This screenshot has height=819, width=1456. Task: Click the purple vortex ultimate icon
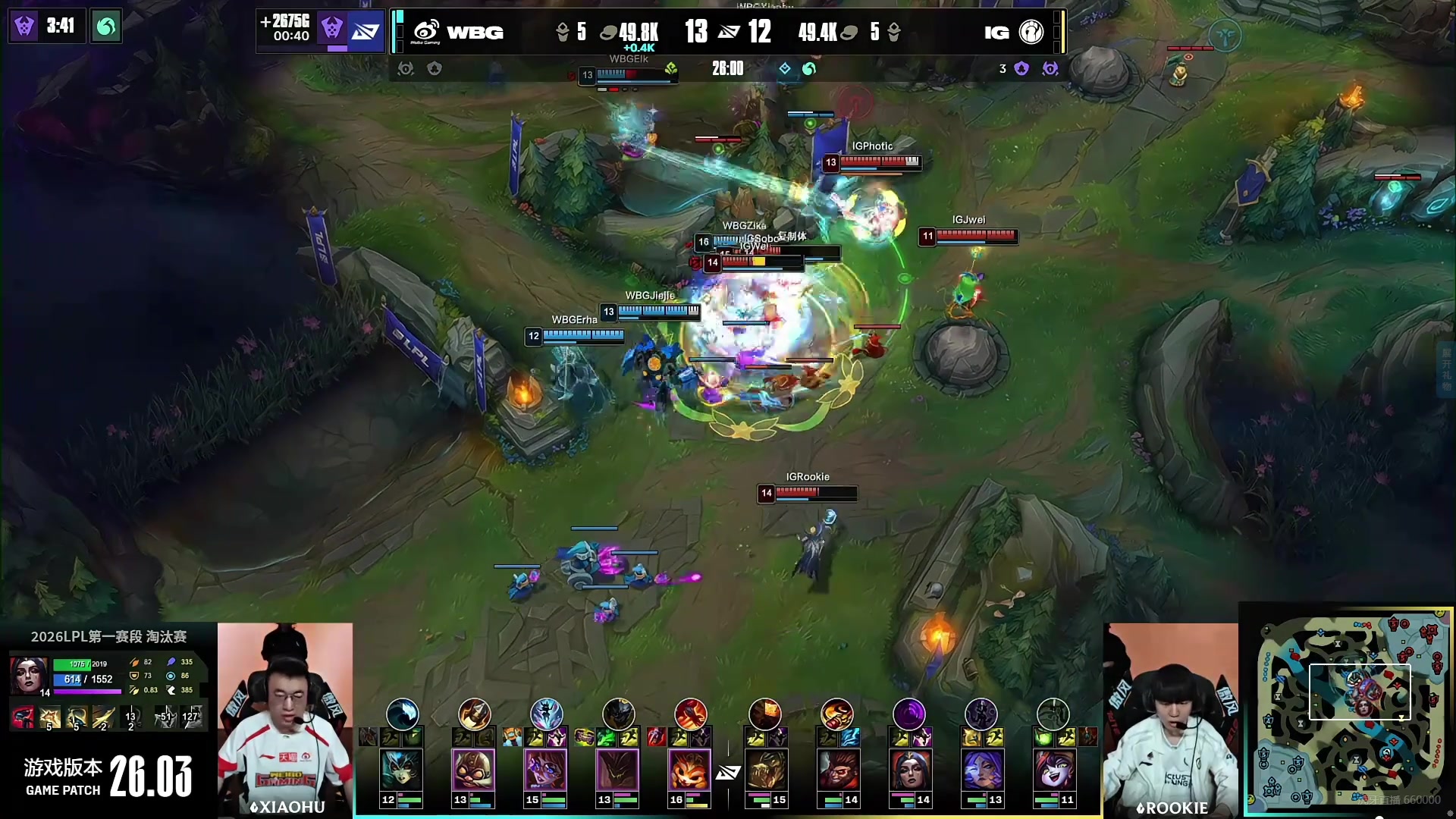[909, 714]
